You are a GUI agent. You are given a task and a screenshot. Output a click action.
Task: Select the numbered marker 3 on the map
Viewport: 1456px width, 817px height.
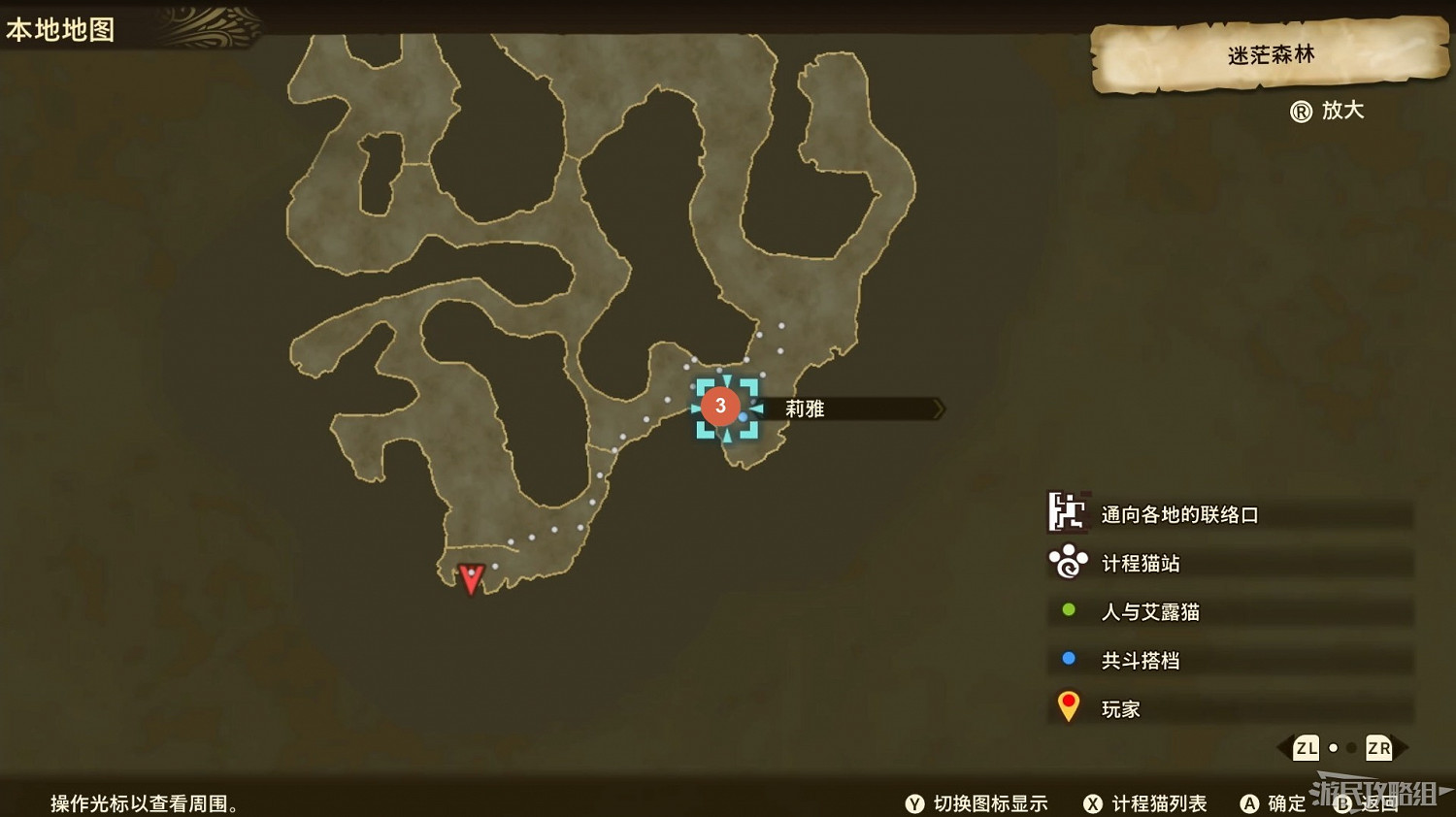(720, 405)
